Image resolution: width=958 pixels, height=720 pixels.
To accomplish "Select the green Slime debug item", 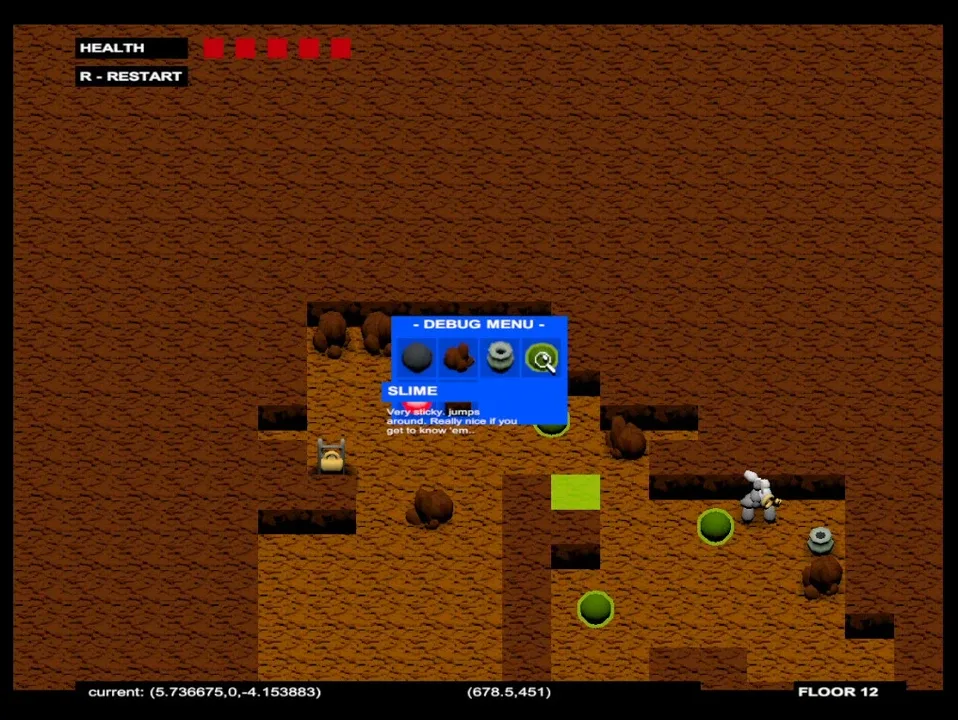I will (542, 358).
